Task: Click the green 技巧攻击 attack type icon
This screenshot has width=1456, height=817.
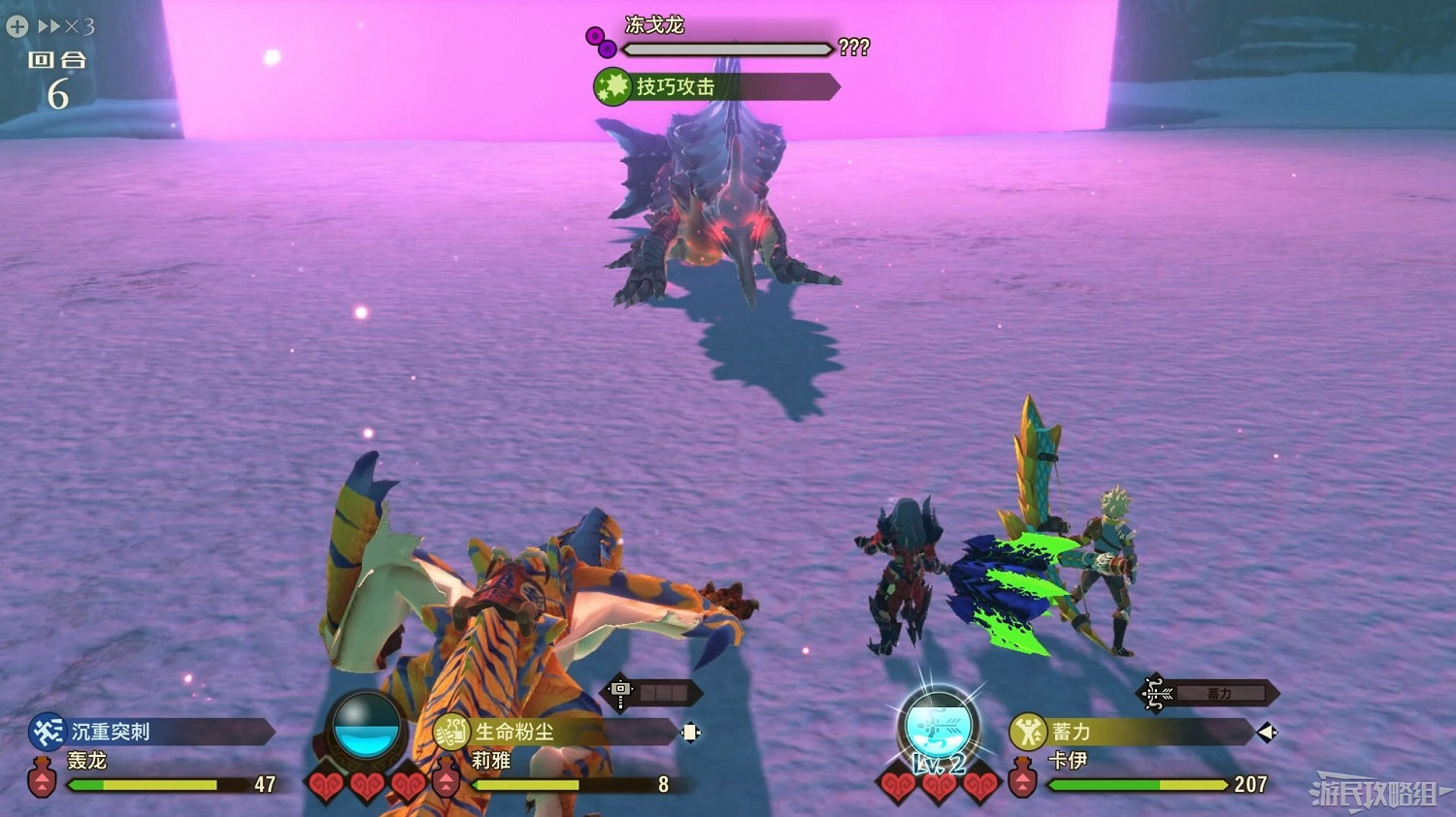Action: (611, 86)
